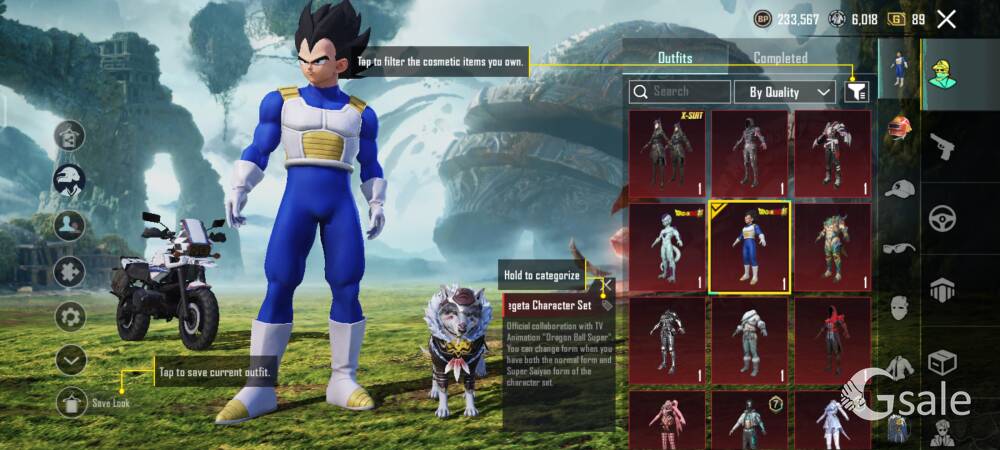Save the current look
The height and width of the screenshot is (450, 1000).
coord(71,403)
